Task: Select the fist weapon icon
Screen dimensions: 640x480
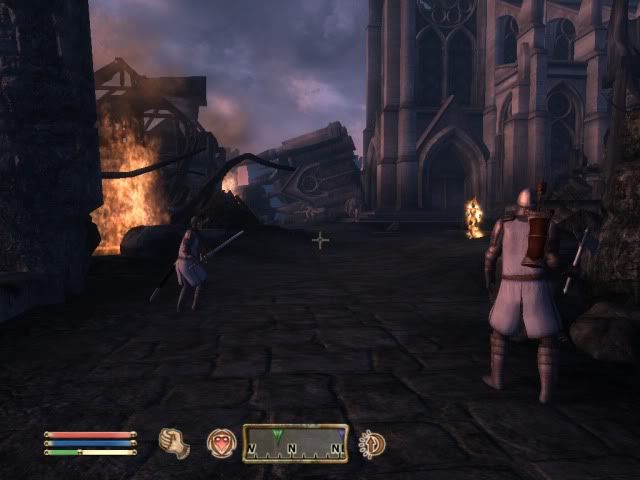Action: pyautogui.click(x=174, y=442)
